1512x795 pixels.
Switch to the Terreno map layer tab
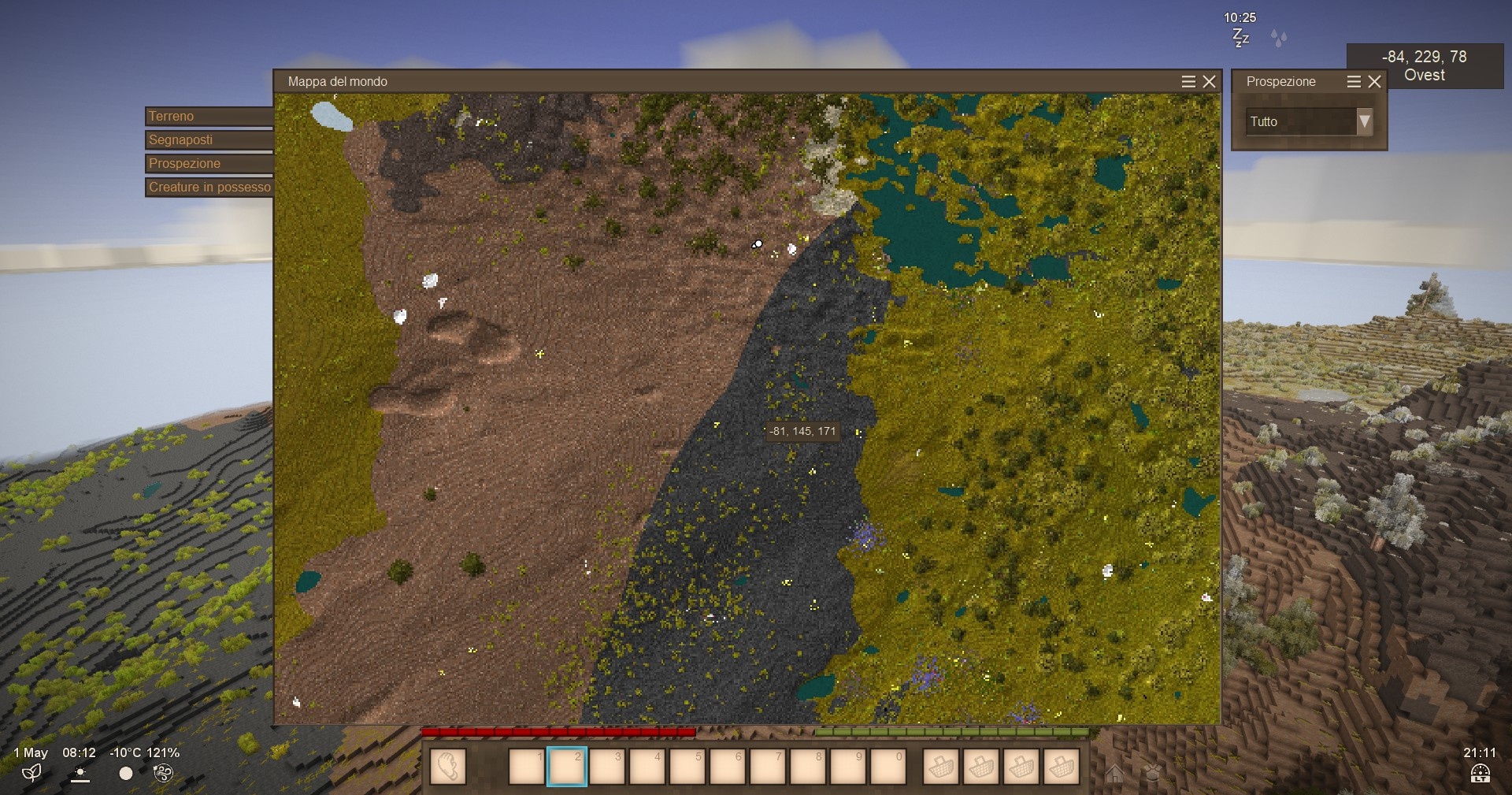pos(209,116)
